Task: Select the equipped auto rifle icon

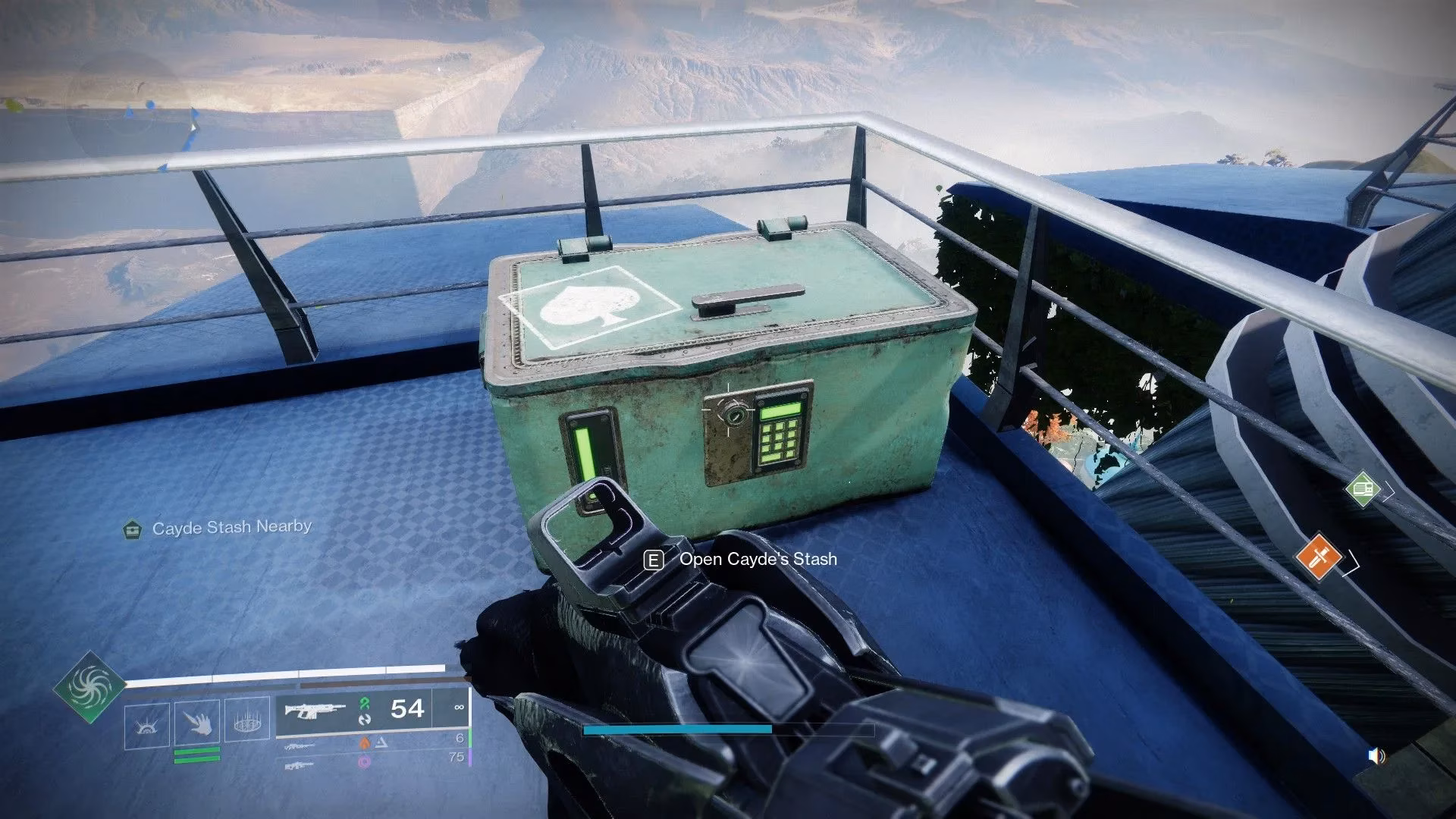Action: click(315, 710)
